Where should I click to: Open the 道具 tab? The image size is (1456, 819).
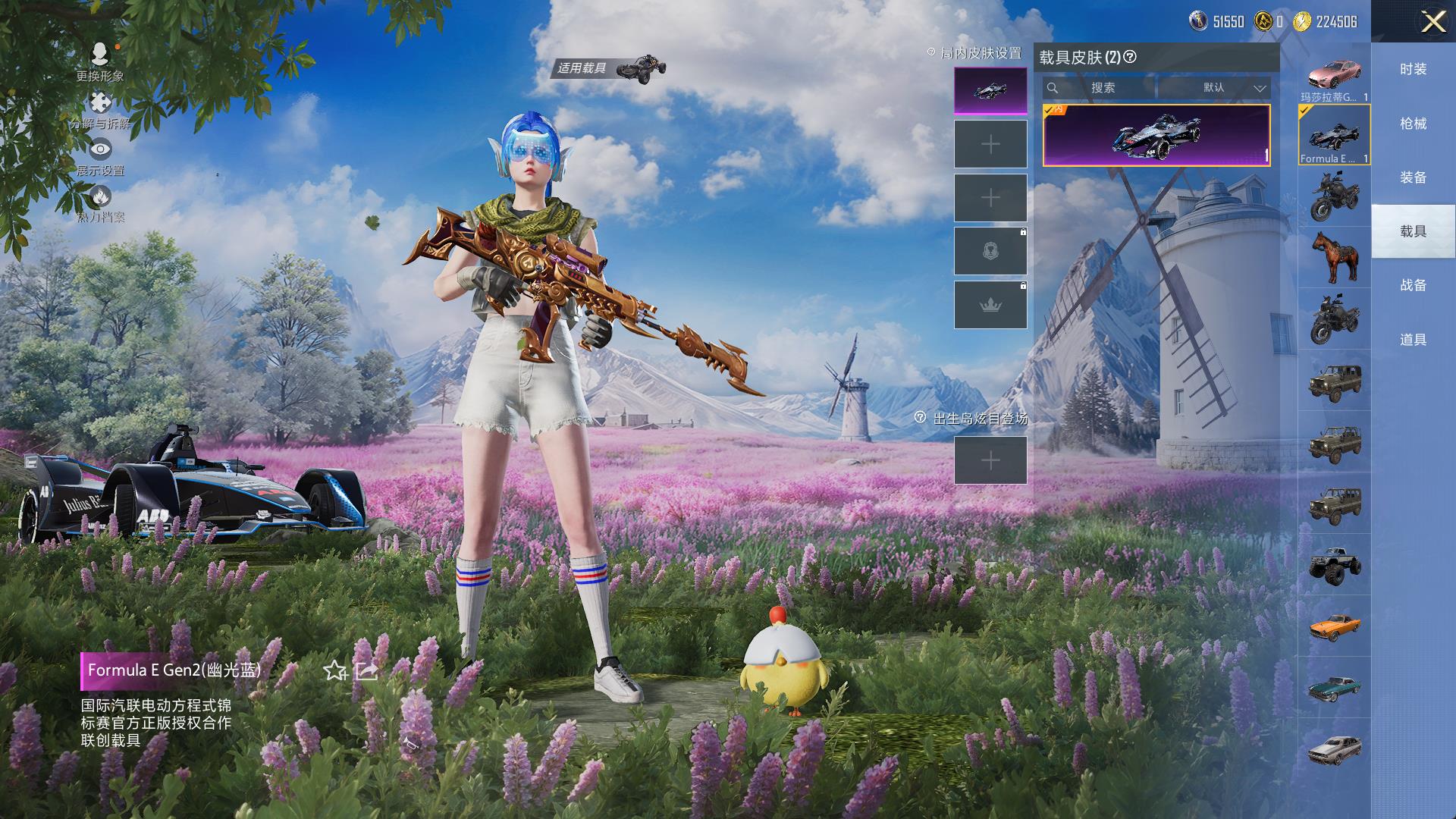tap(1413, 340)
